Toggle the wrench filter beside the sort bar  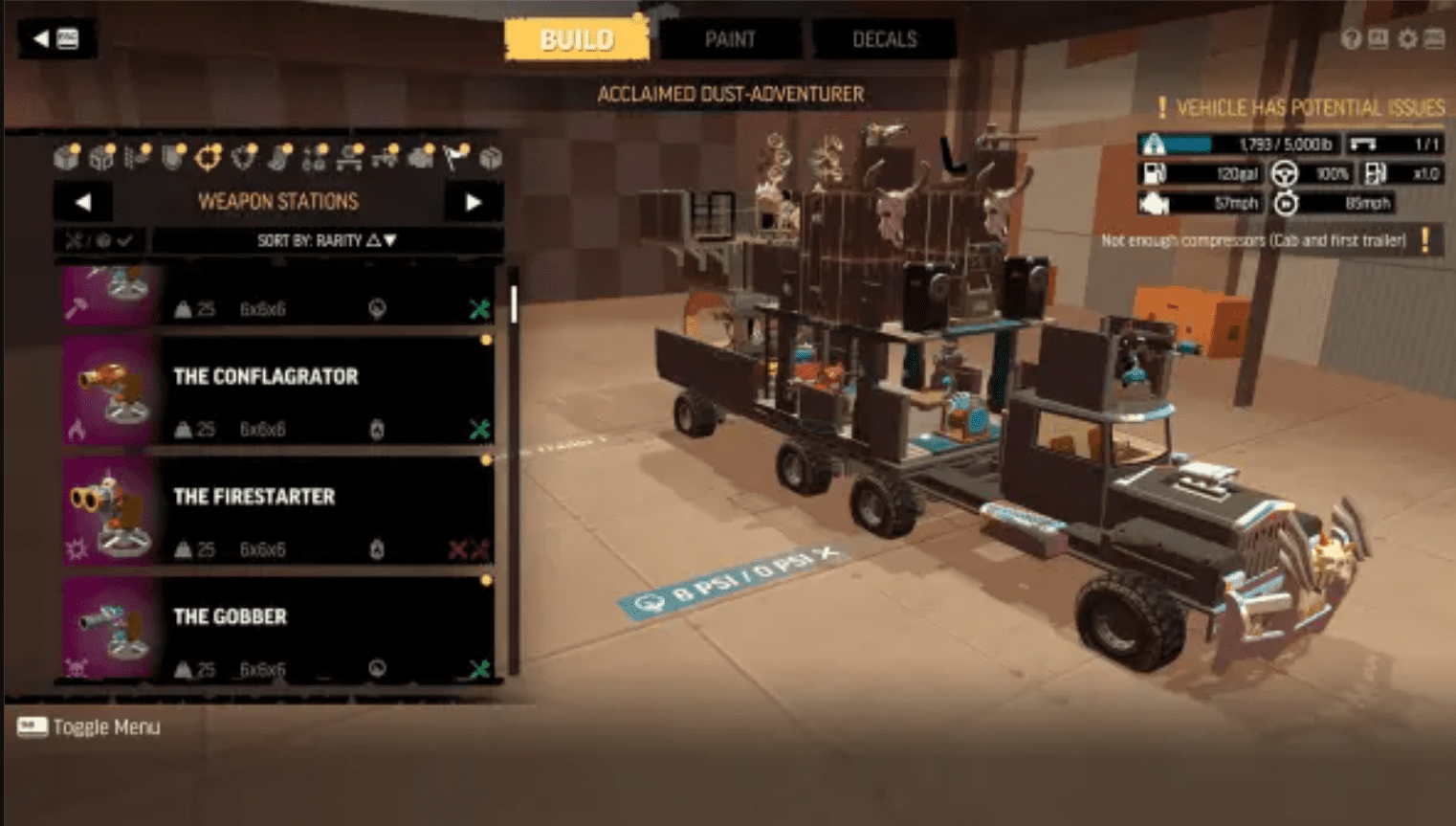[77, 241]
